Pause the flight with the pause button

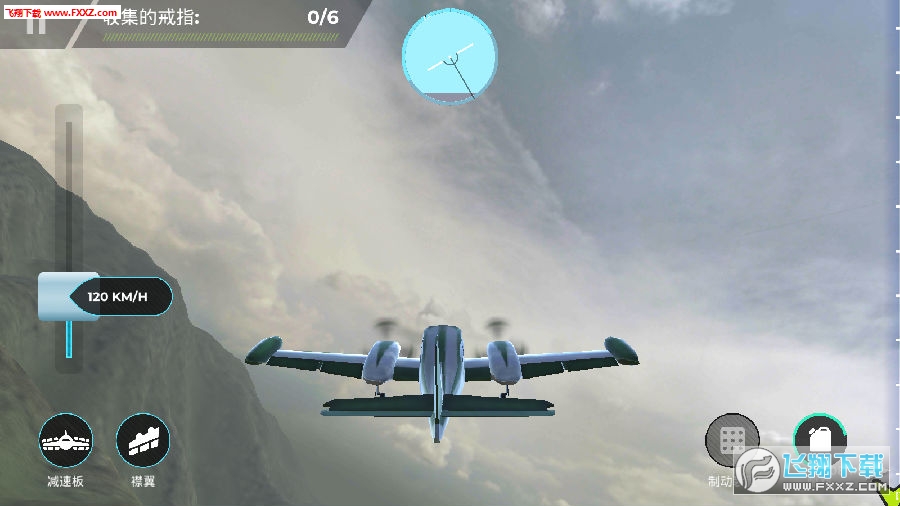pos(36,25)
